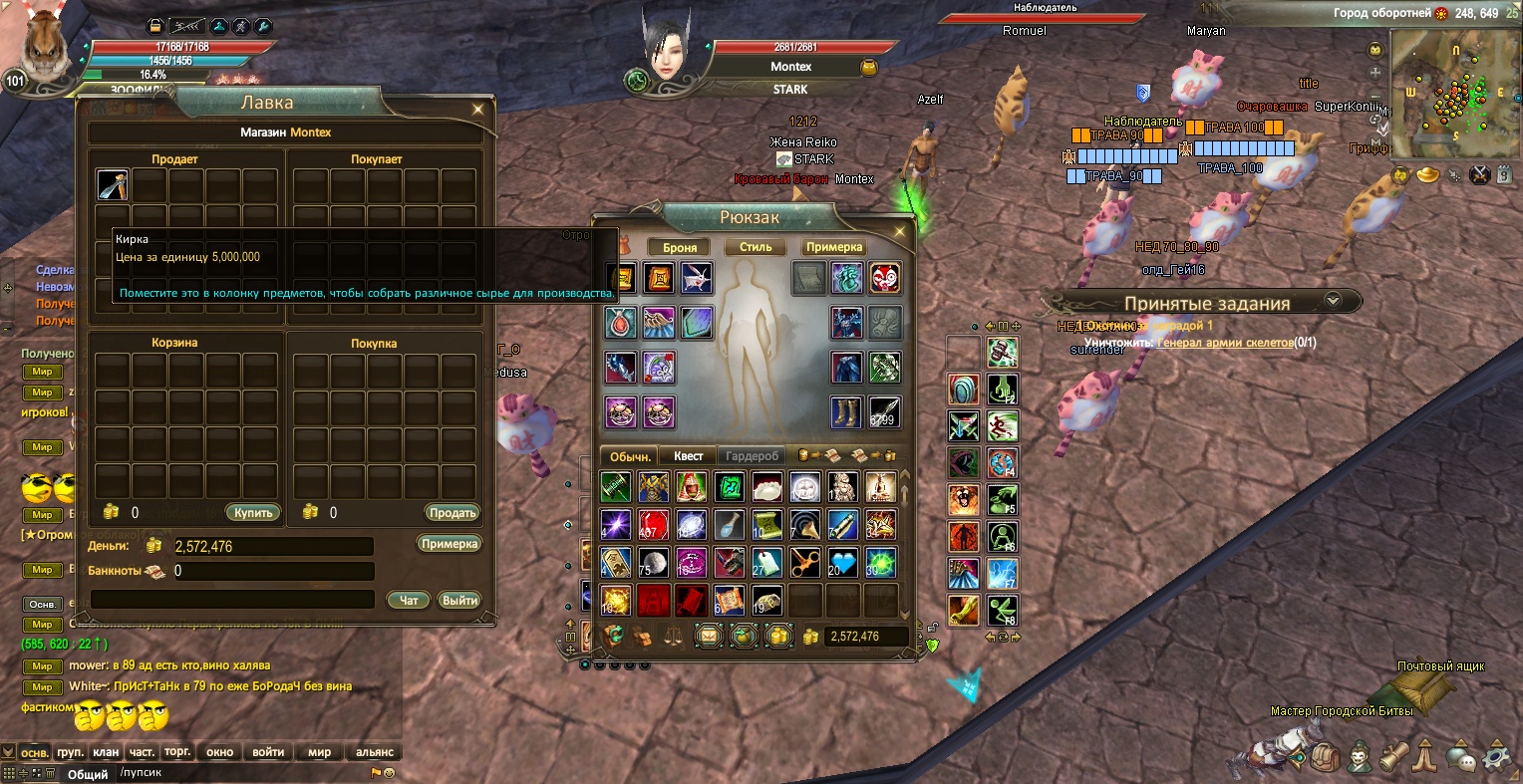Follow the Генерал армии скелетов quest link

coord(1224,343)
